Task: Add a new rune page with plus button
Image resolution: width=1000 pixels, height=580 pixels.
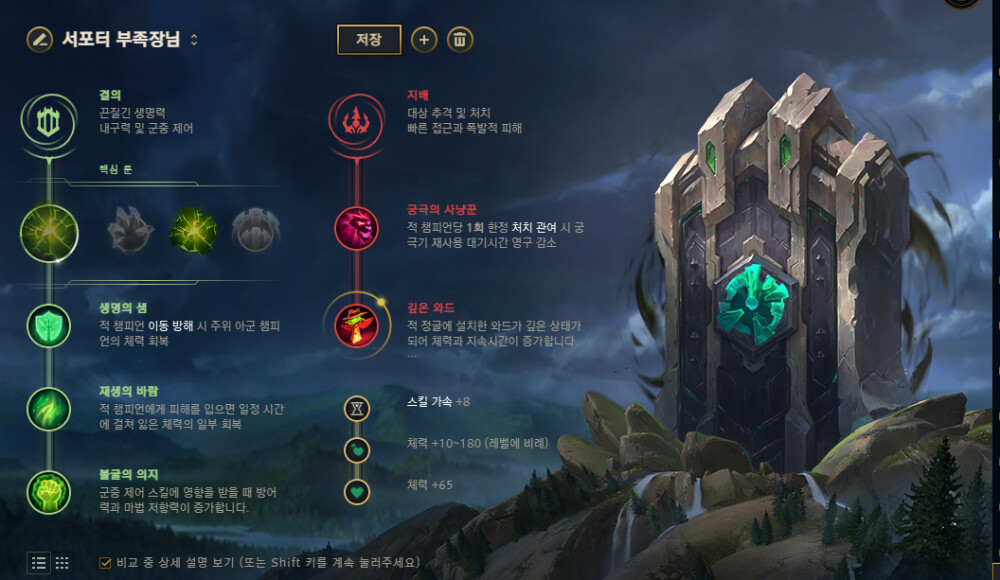Action: [x=424, y=39]
